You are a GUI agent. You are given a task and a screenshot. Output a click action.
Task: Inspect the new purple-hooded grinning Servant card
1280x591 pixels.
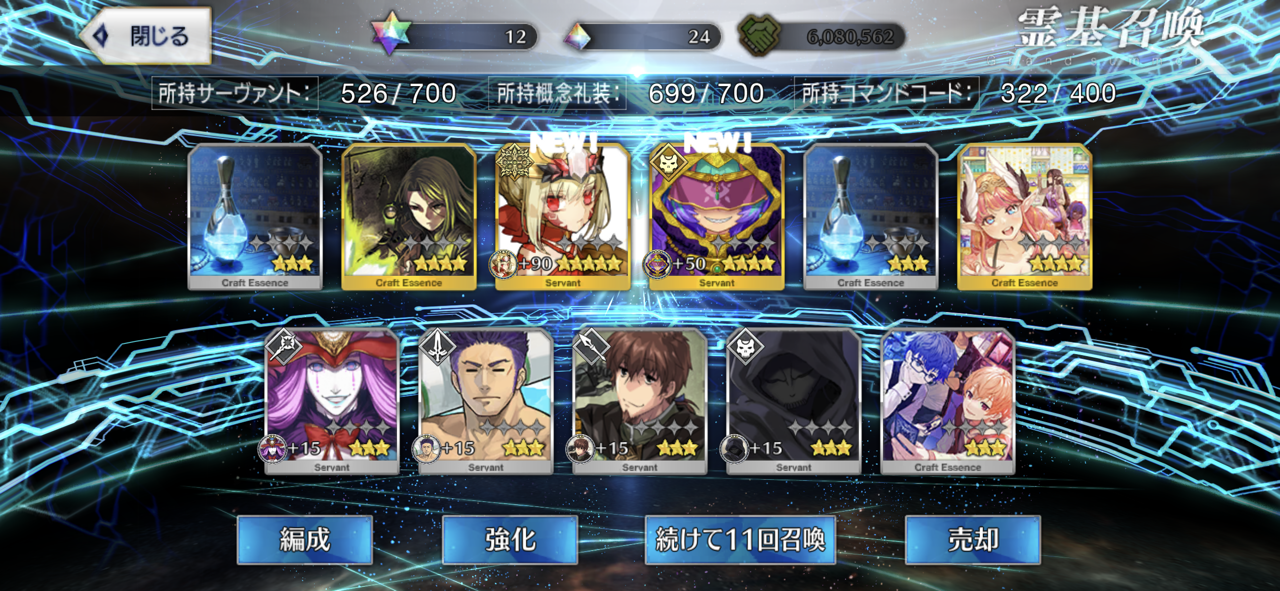click(x=716, y=217)
